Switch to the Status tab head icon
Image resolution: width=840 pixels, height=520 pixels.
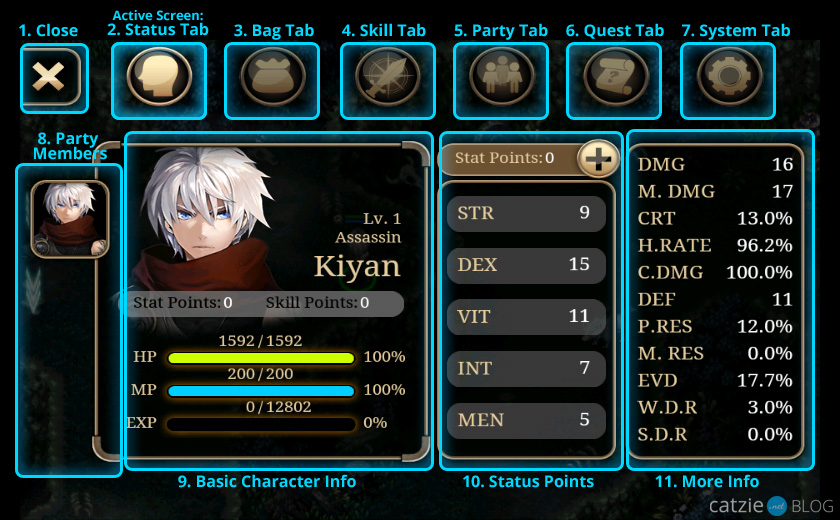[x=159, y=78]
